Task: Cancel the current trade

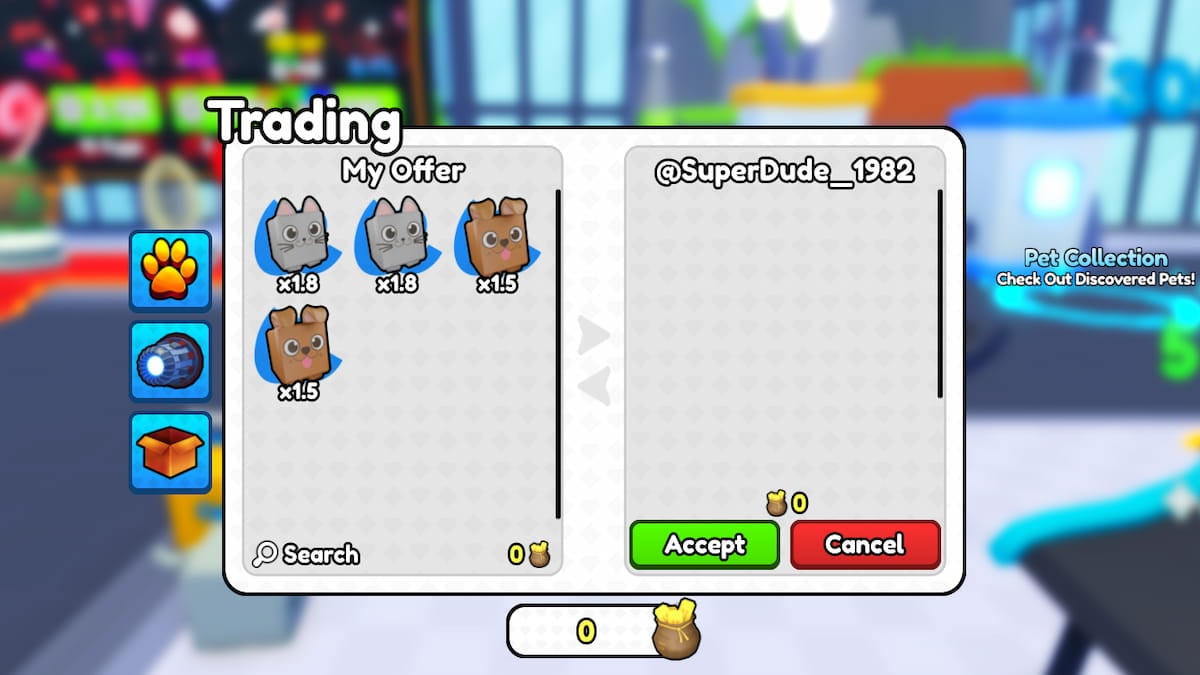Action: coord(865,545)
